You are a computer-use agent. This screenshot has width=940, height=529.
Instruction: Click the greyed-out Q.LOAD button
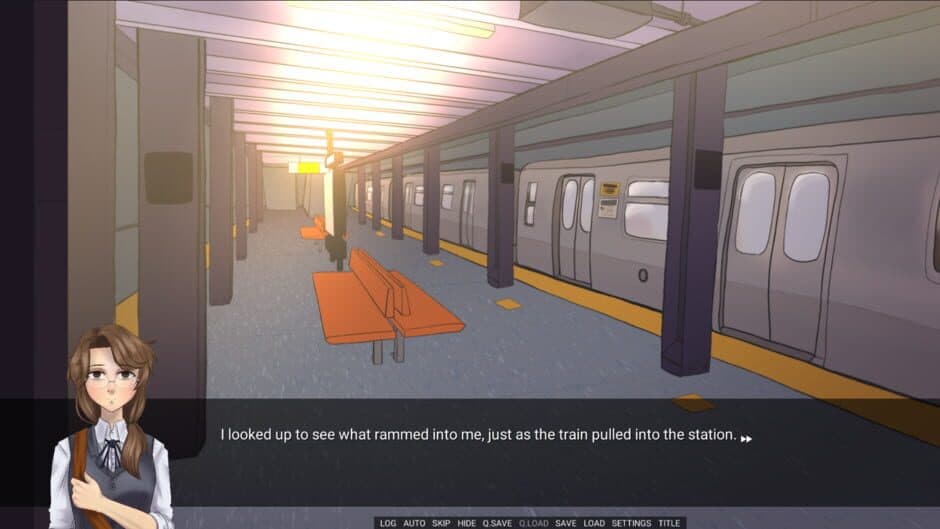click(x=532, y=523)
